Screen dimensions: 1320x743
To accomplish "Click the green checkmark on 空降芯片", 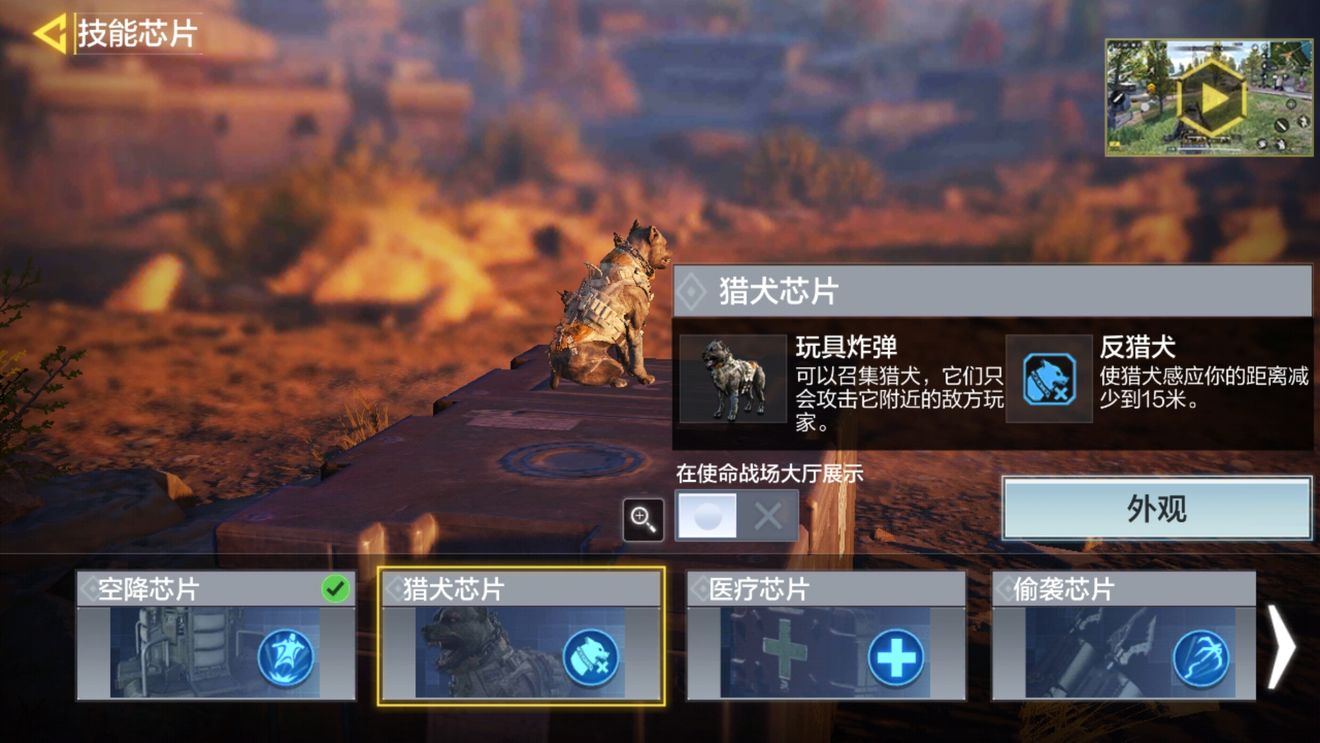I will coord(337,589).
